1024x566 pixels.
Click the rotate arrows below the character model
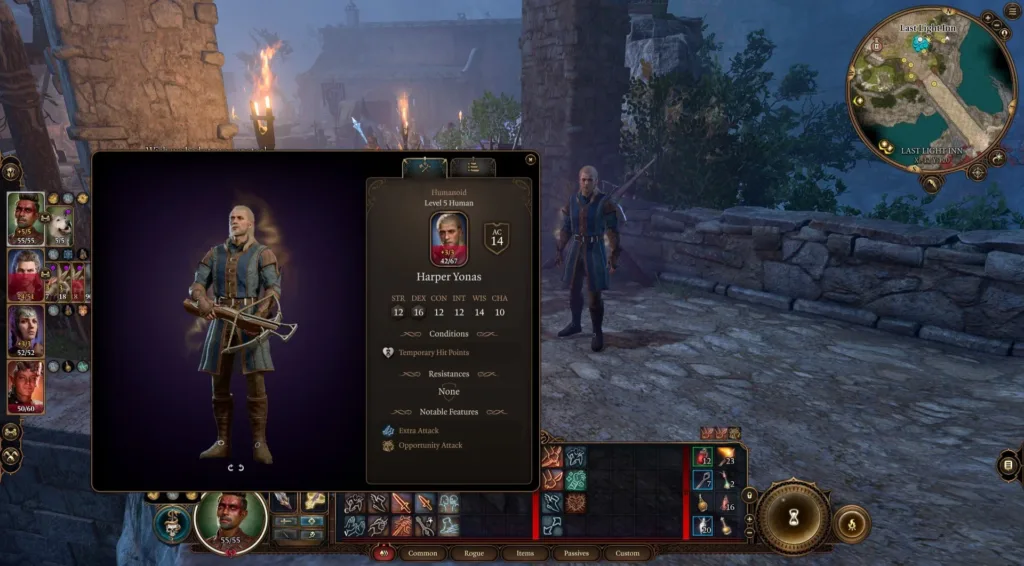236,467
